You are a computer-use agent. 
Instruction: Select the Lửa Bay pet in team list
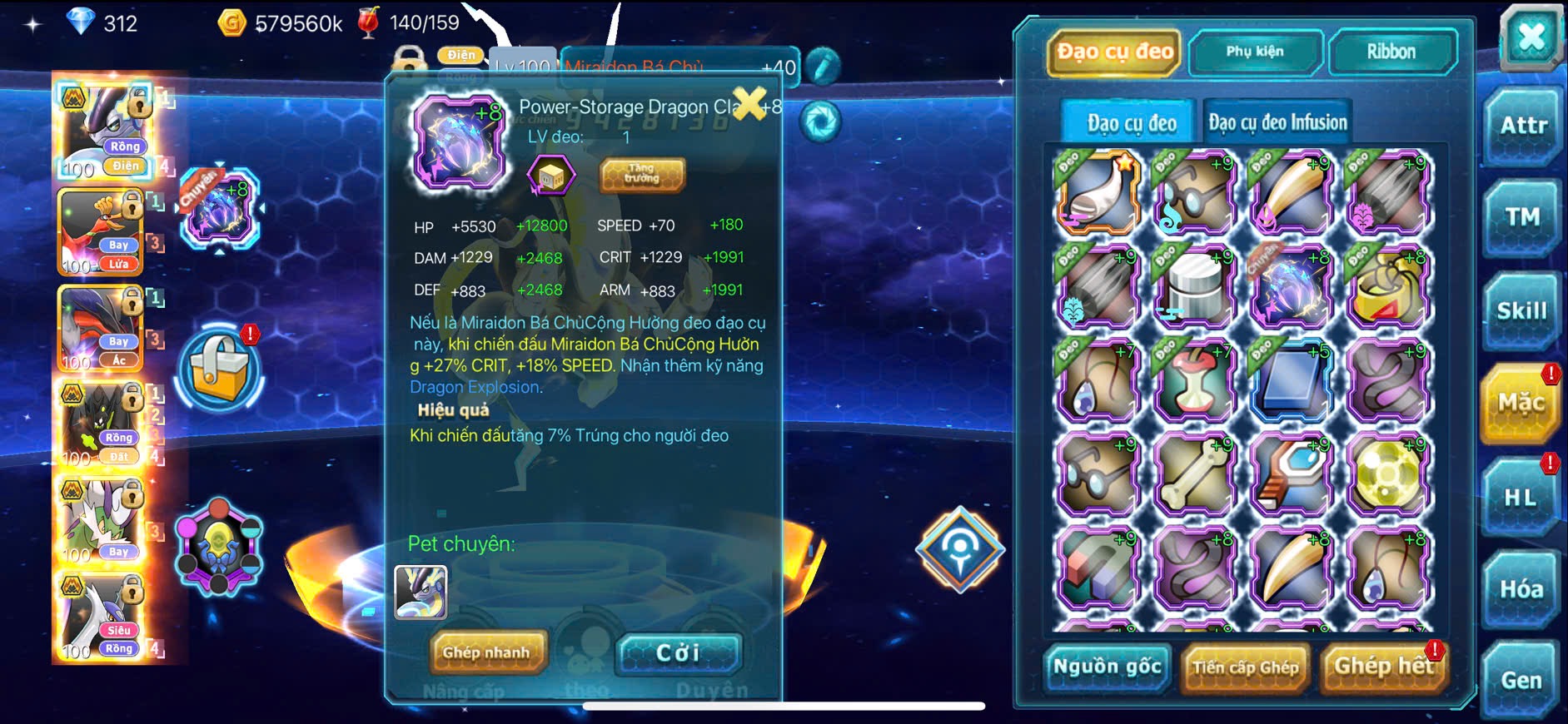[100, 232]
